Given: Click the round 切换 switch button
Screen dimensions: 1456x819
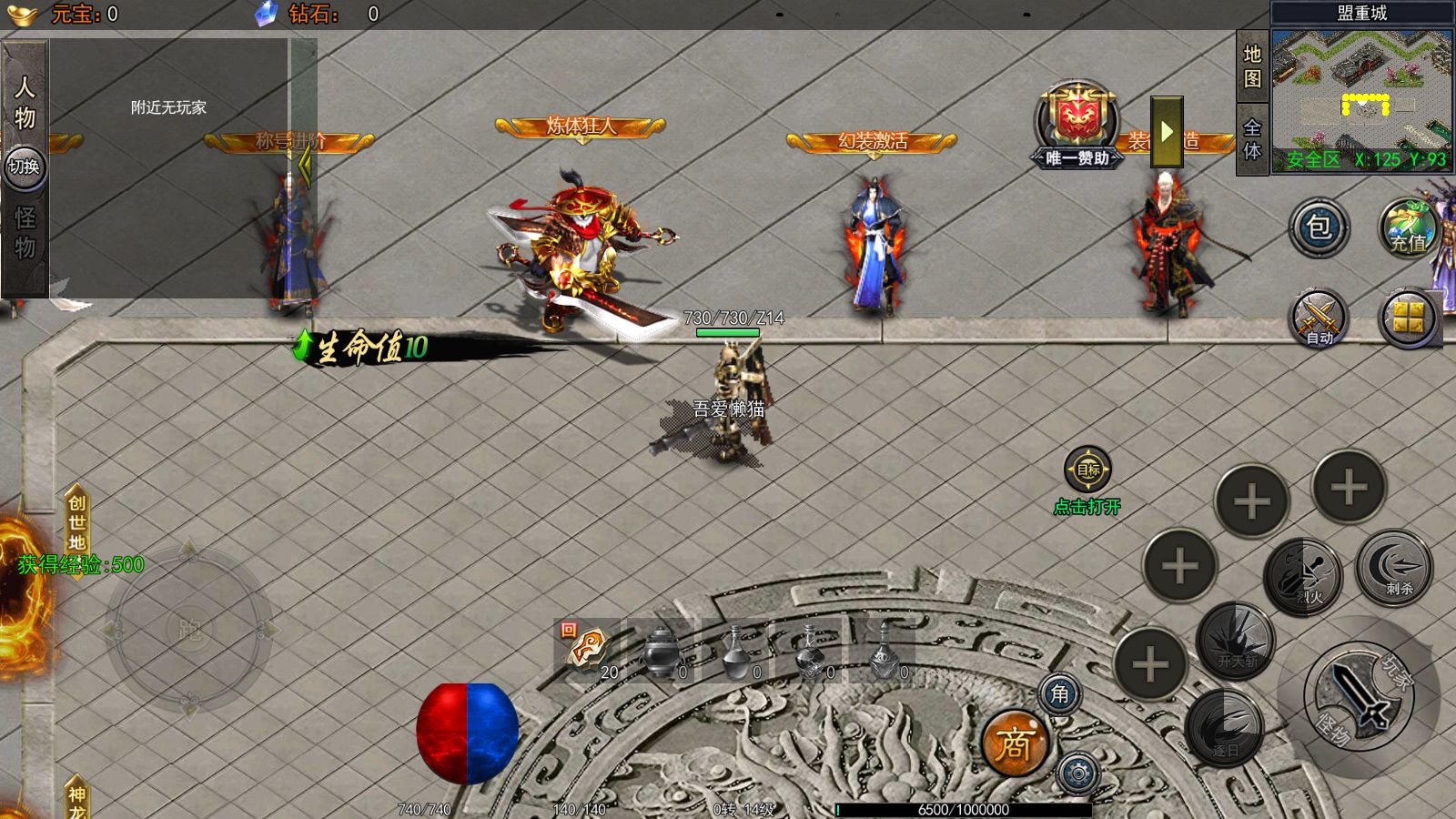Looking at the screenshot, I should coord(25,167).
